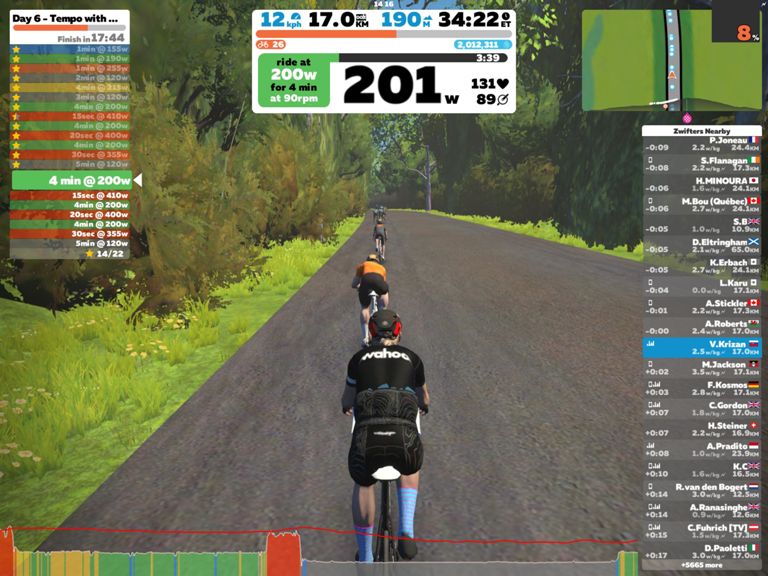Select R.van den Bogert rider row
The image size is (768, 576).
point(702,491)
